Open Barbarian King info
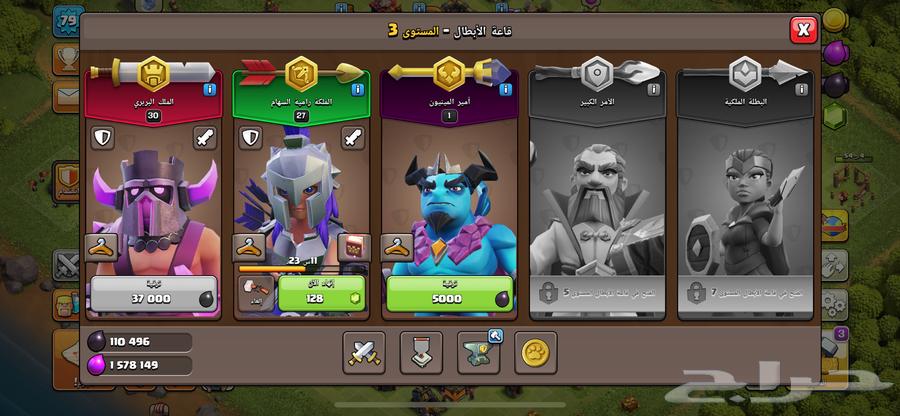 point(209,89)
